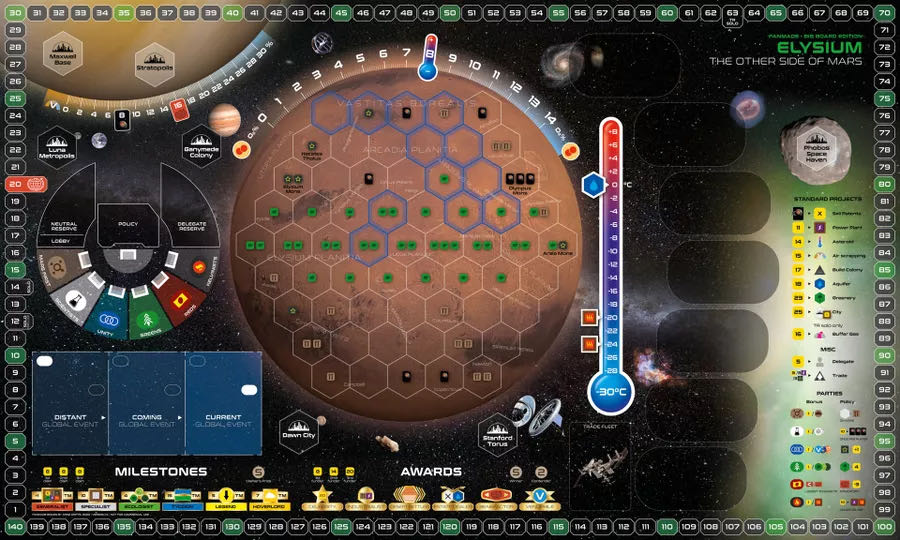This screenshot has height=540, width=900.
Task: Fund the Venuphile award
Action: 541,498
